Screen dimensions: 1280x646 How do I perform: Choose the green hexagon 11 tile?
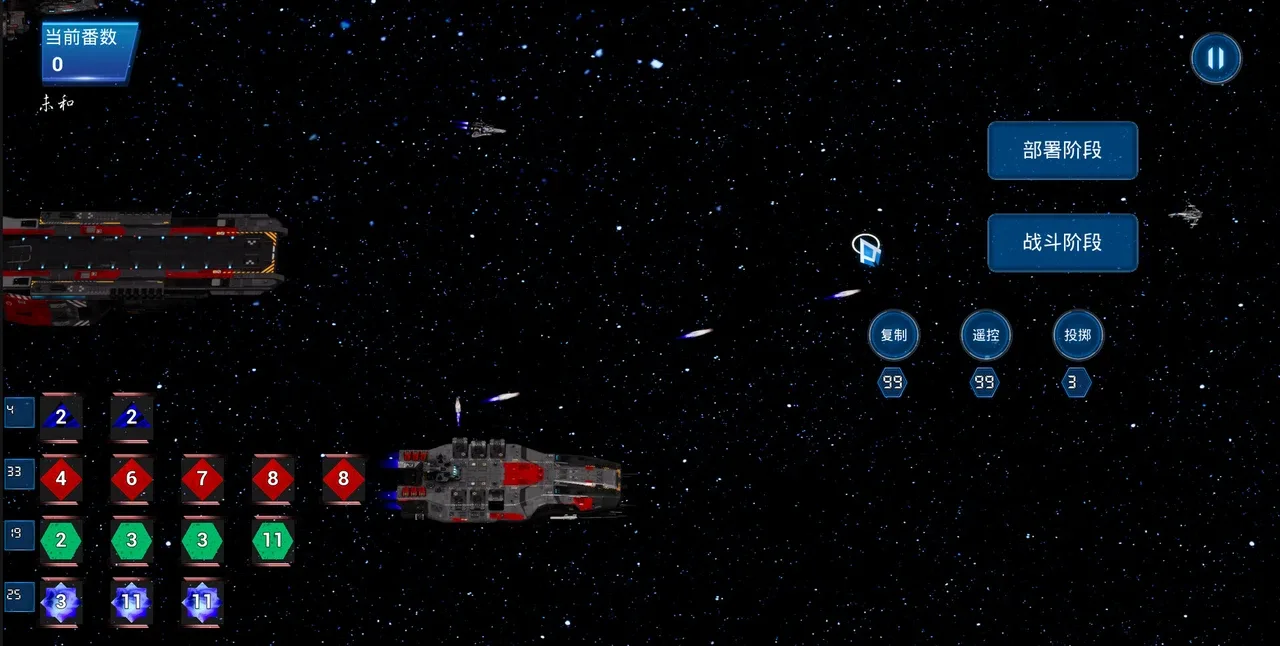(272, 541)
